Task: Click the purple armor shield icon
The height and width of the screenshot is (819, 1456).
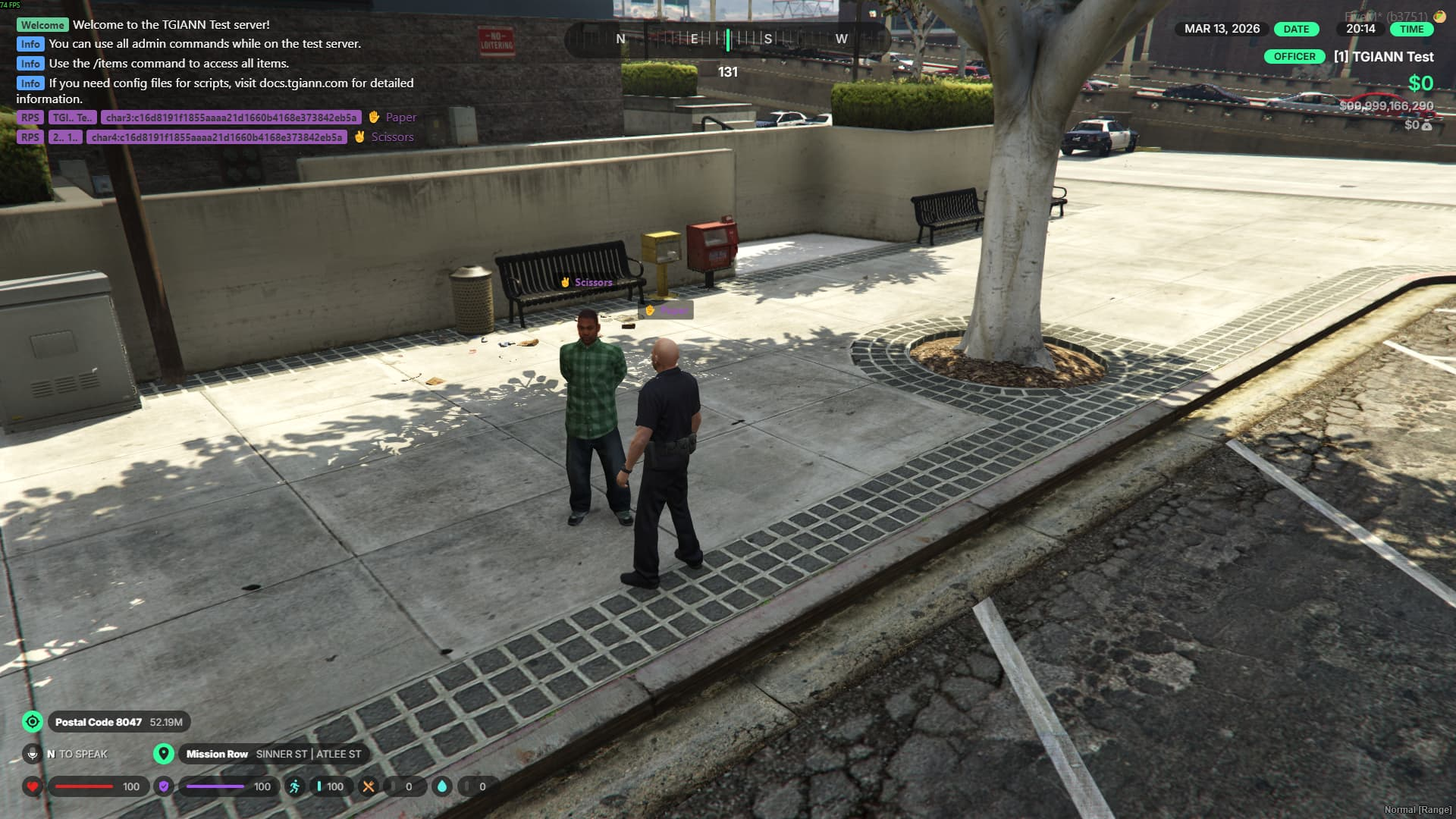Action: pyautogui.click(x=164, y=786)
